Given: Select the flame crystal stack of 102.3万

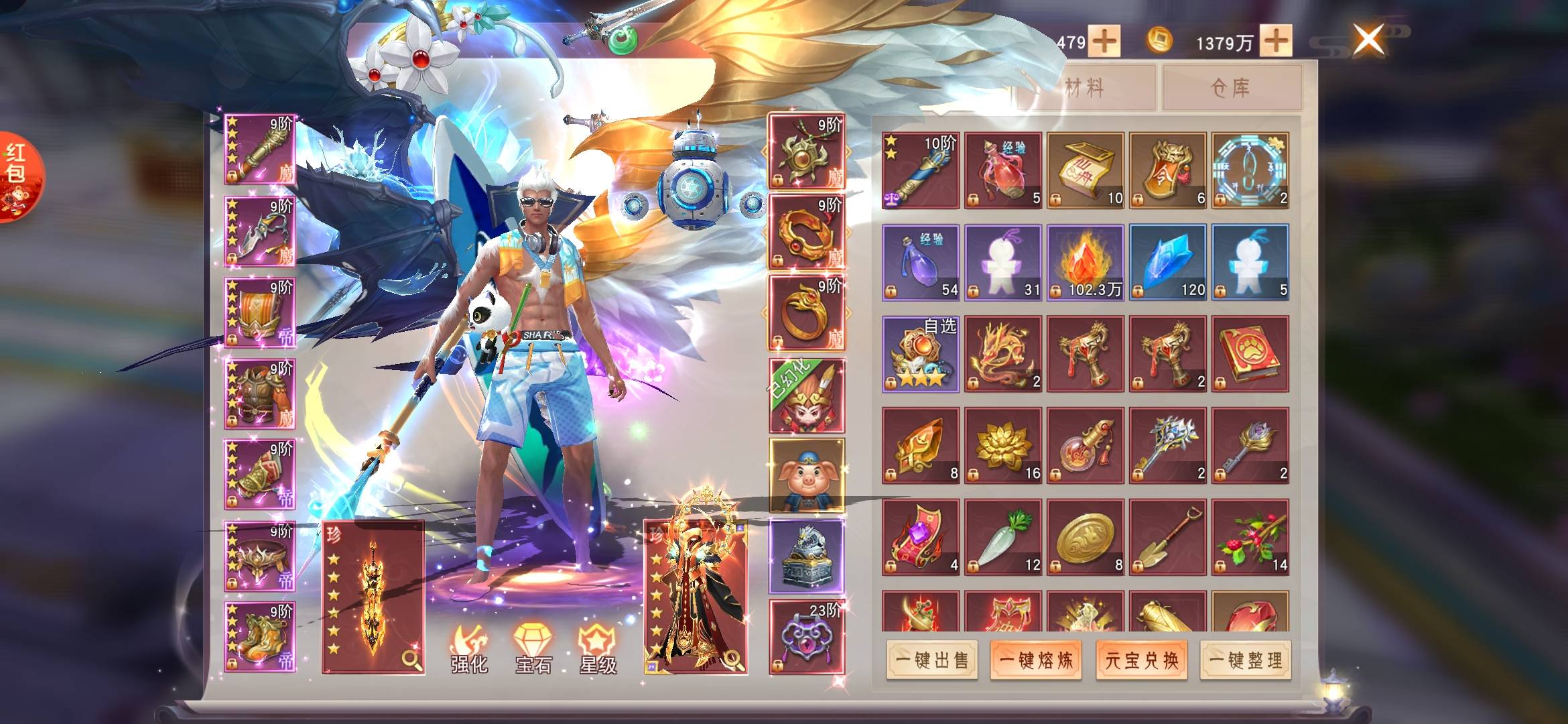Looking at the screenshot, I should point(1085,262).
